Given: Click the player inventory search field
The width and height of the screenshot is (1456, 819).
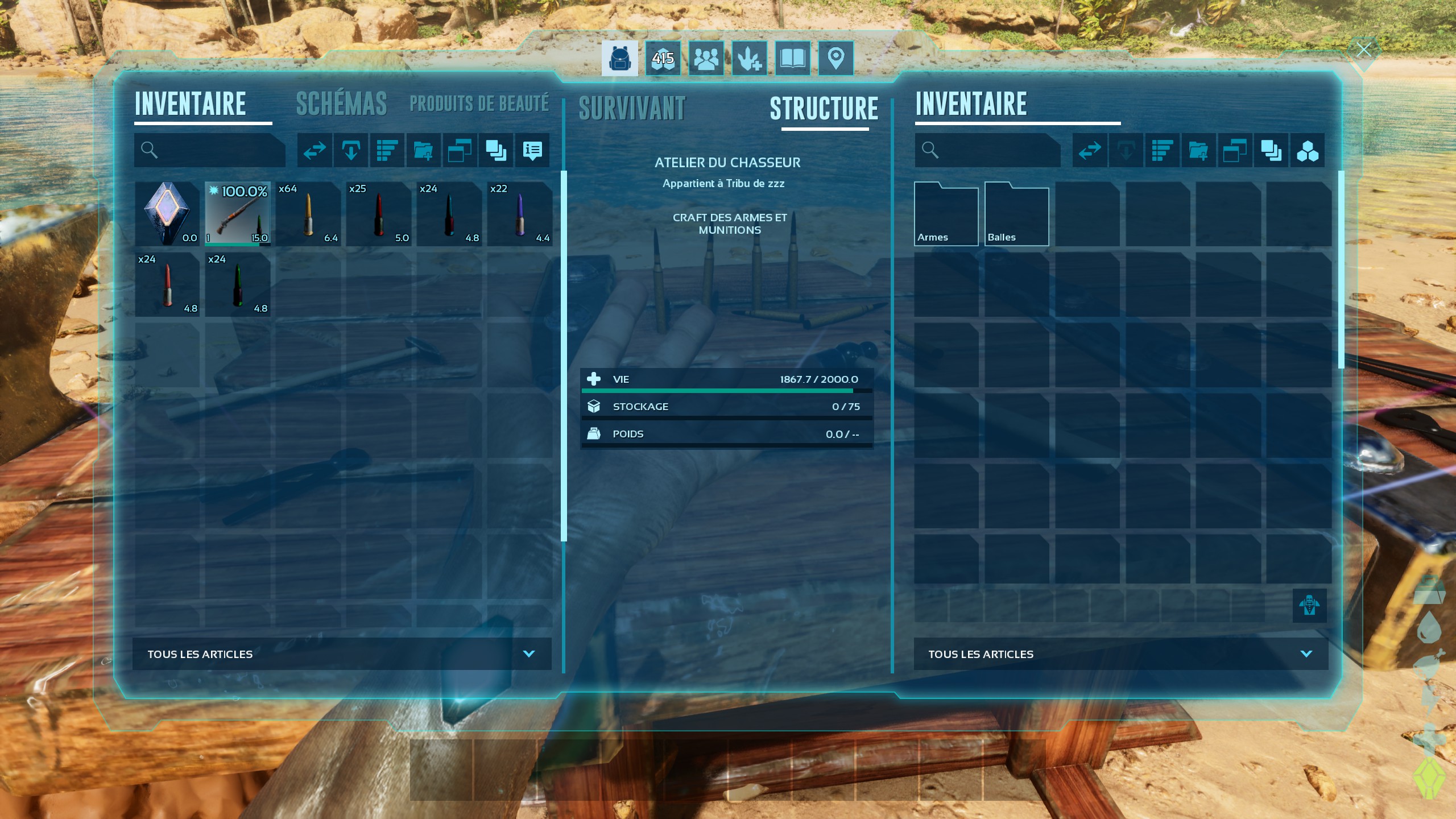Looking at the screenshot, I should tap(216, 150).
